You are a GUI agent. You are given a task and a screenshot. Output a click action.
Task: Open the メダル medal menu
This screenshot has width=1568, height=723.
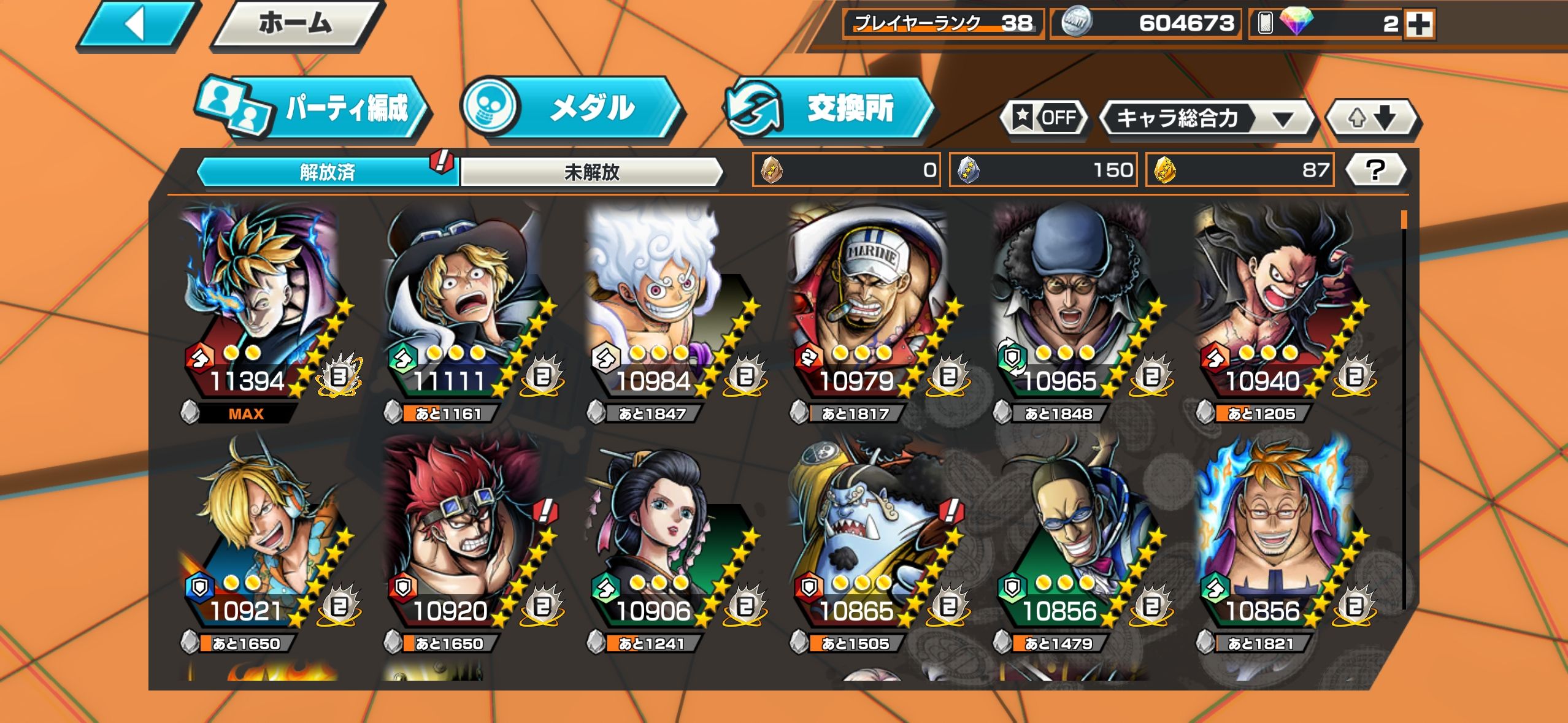(x=572, y=109)
